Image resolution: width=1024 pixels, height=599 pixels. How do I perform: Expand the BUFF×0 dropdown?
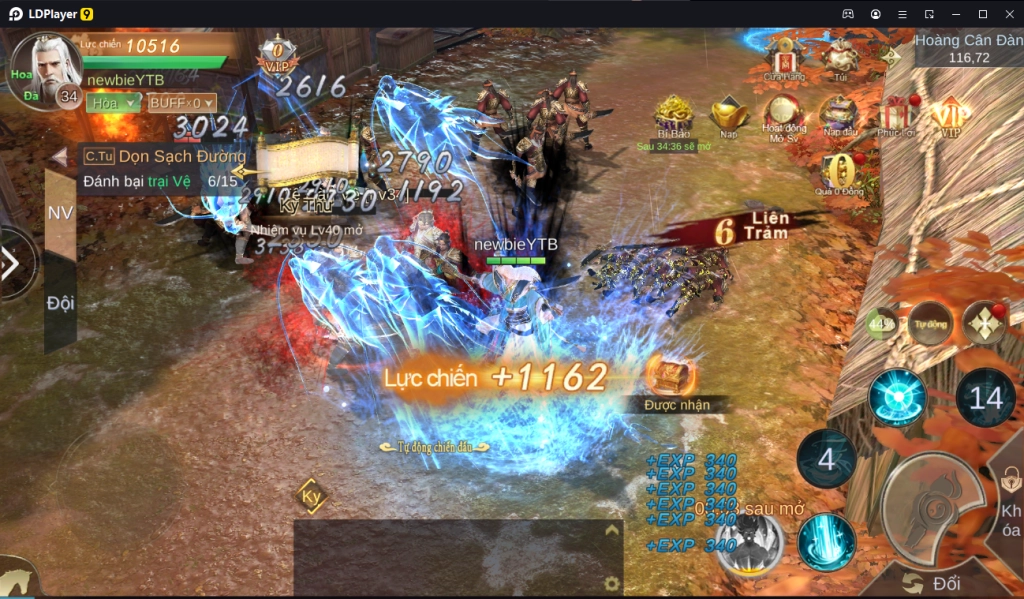[x=182, y=103]
